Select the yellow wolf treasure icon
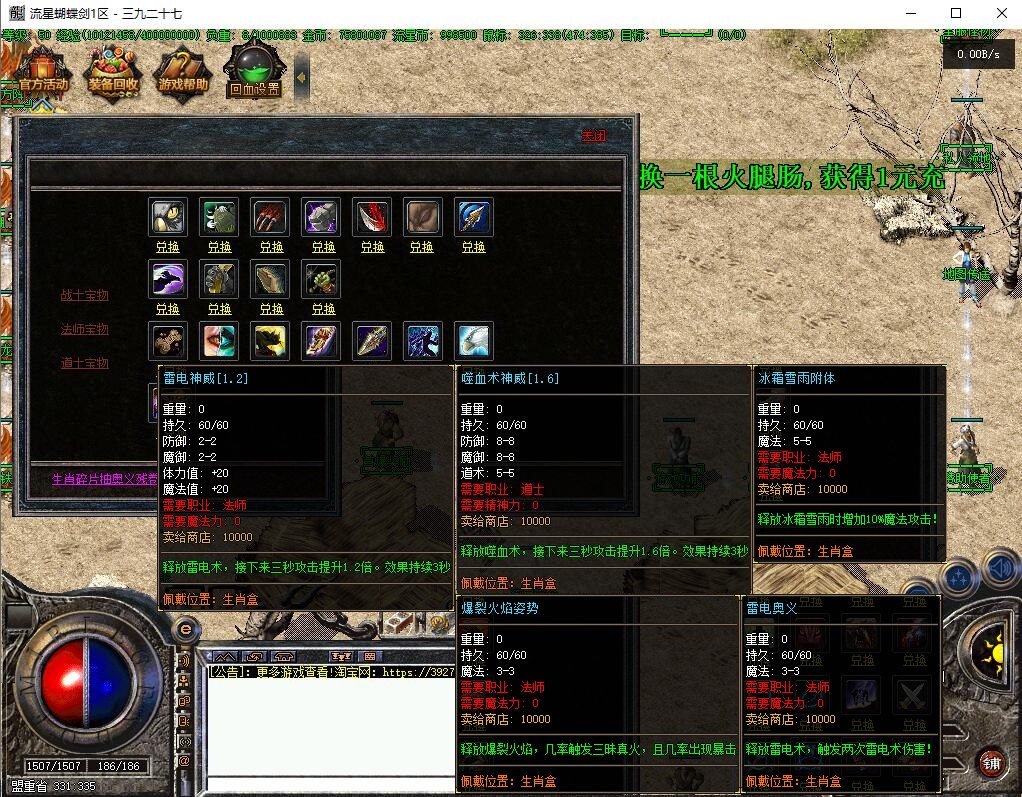1022x797 pixels. (x=270, y=341)
